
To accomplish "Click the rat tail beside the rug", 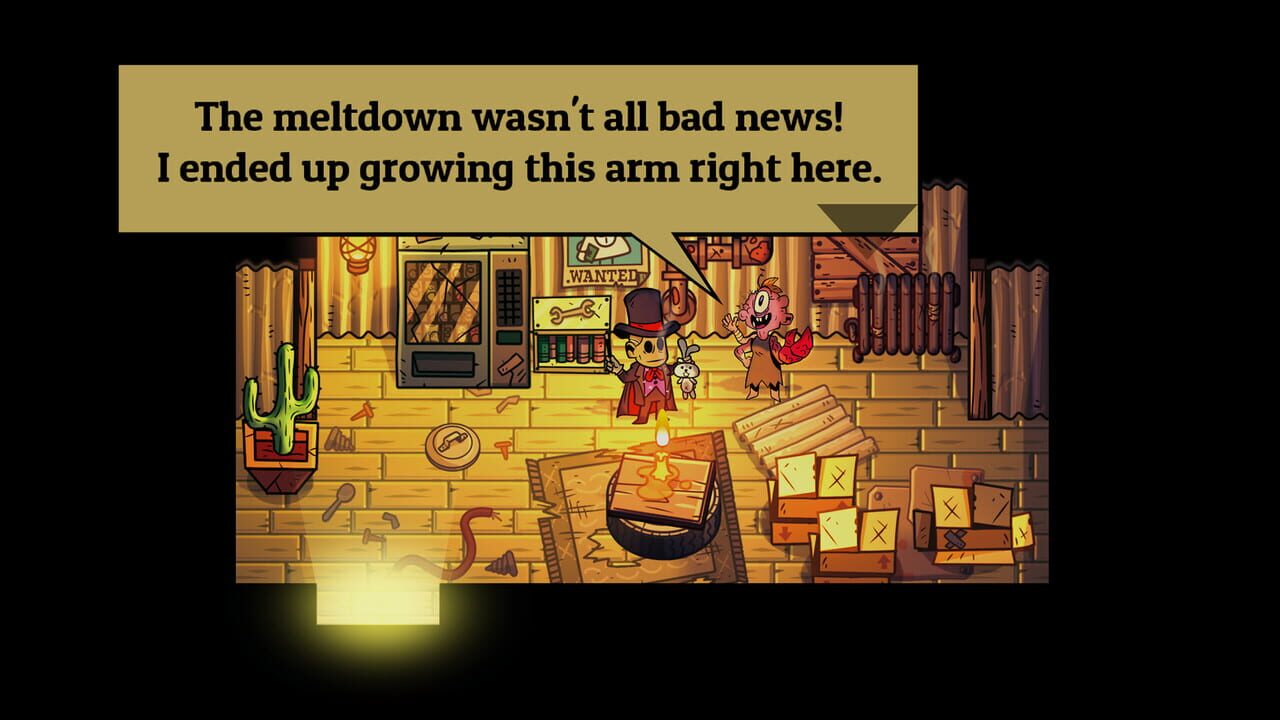I will (470, 540).
